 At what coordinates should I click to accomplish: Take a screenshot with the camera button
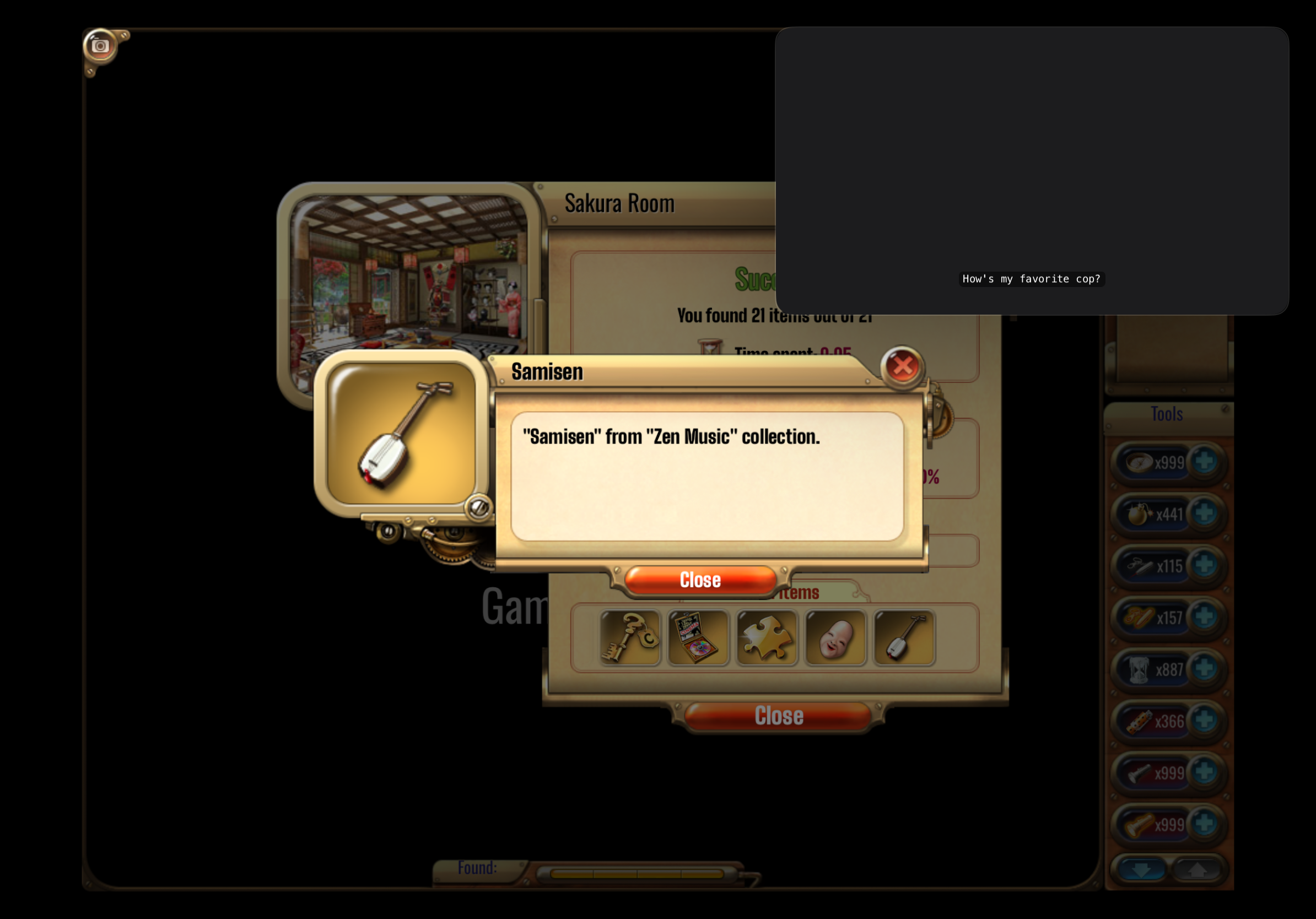click(100, 46)
